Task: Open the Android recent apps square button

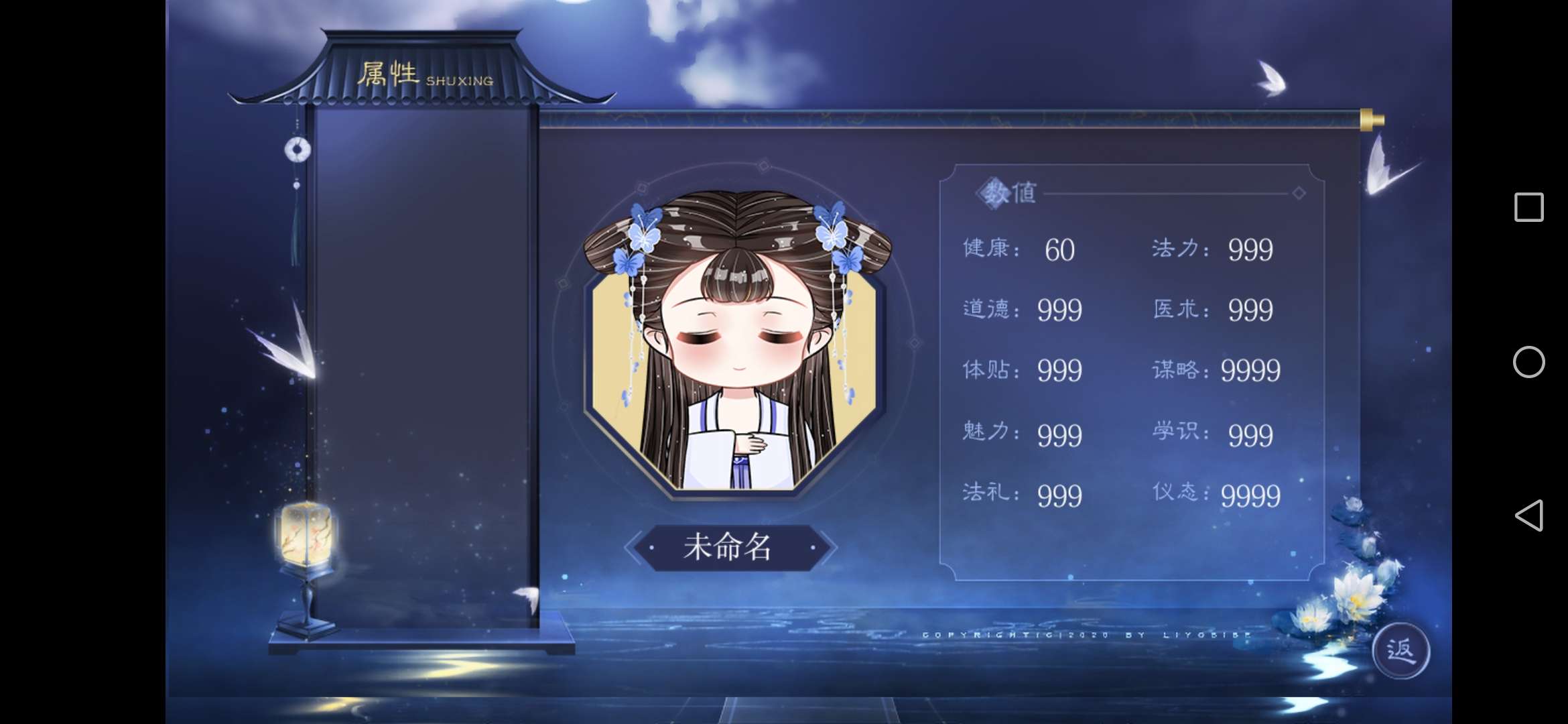Action: click(1530, 208)
